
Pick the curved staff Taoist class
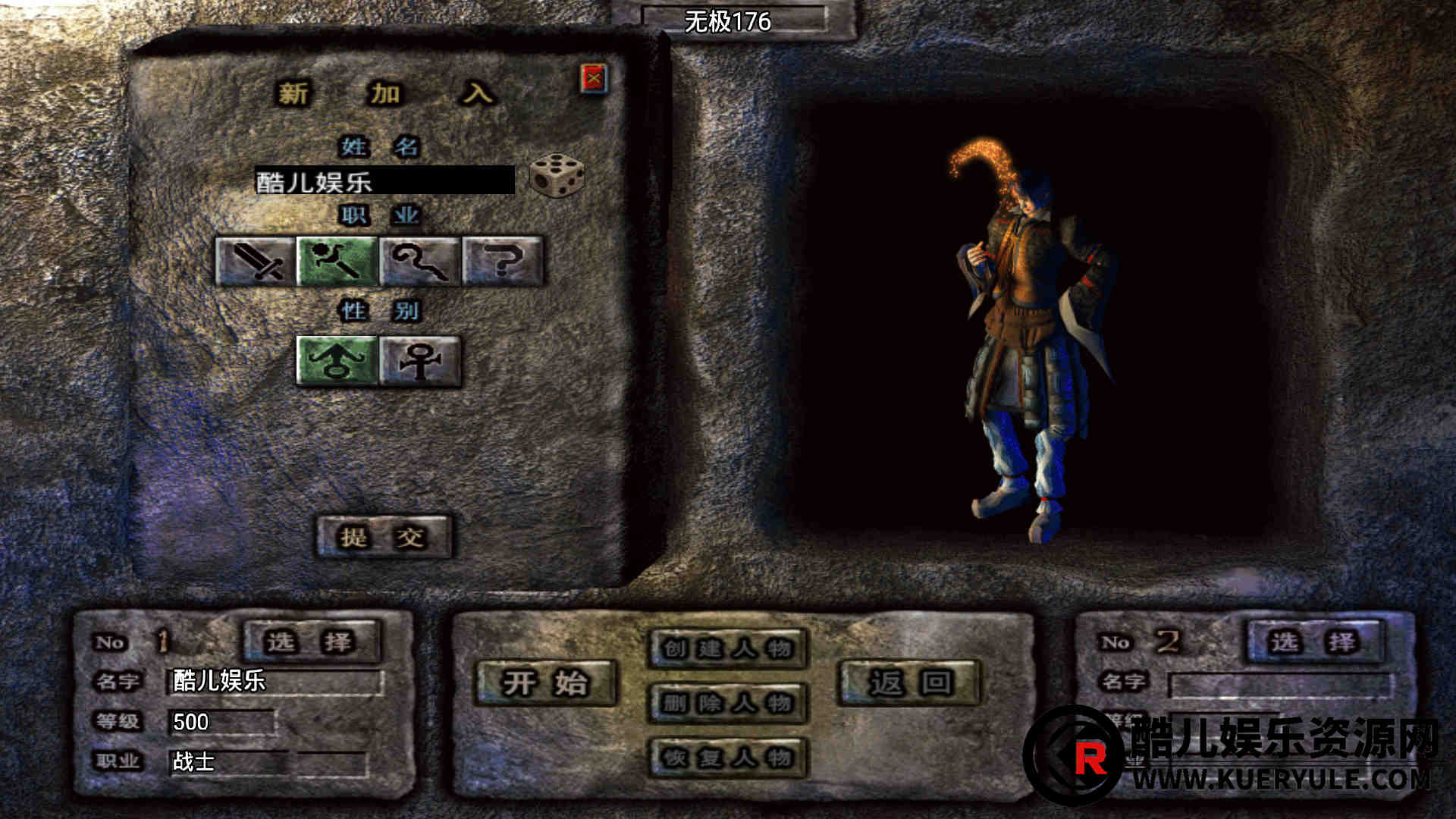419,262
